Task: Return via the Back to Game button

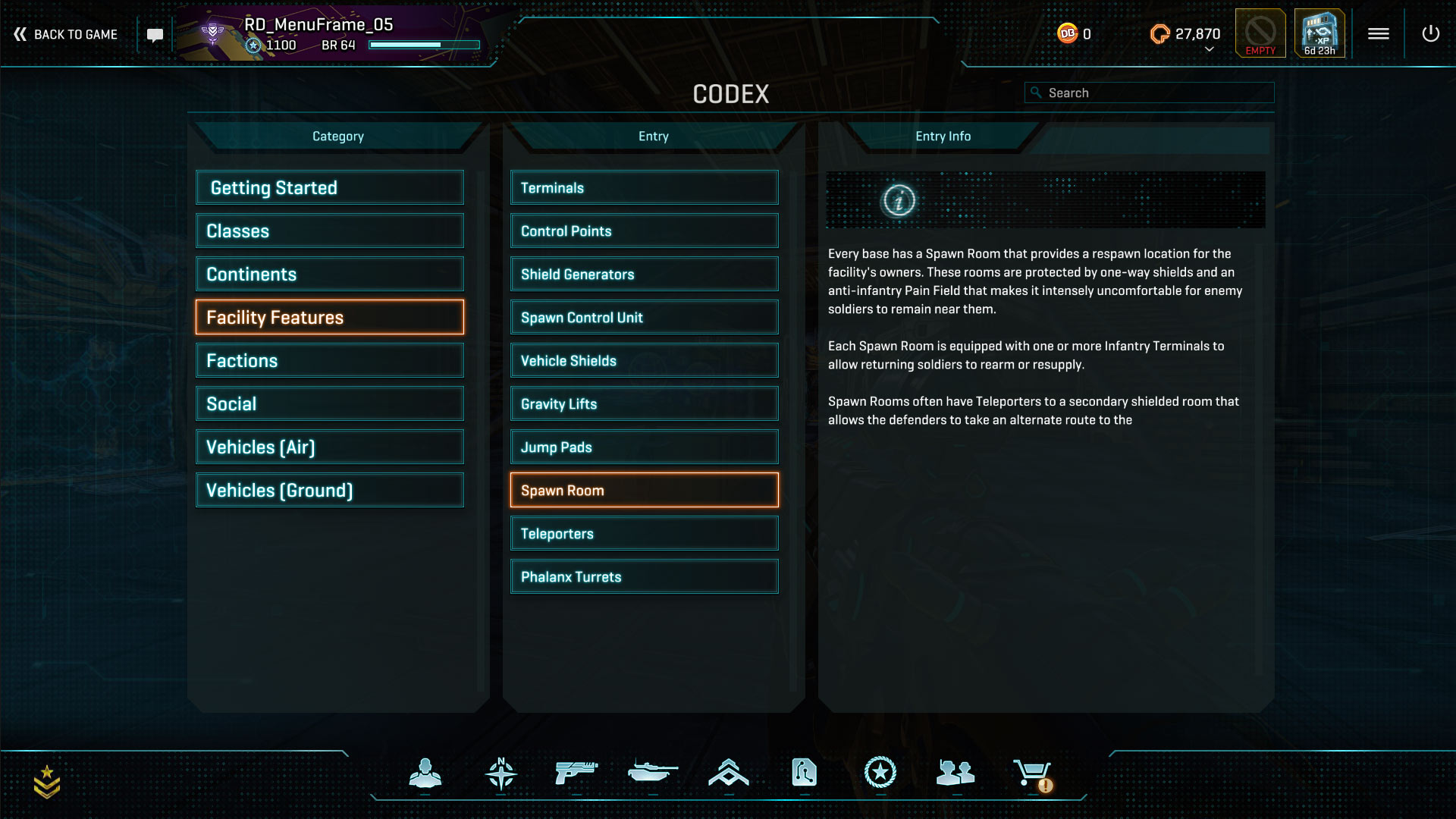Action: coord(66,34)
